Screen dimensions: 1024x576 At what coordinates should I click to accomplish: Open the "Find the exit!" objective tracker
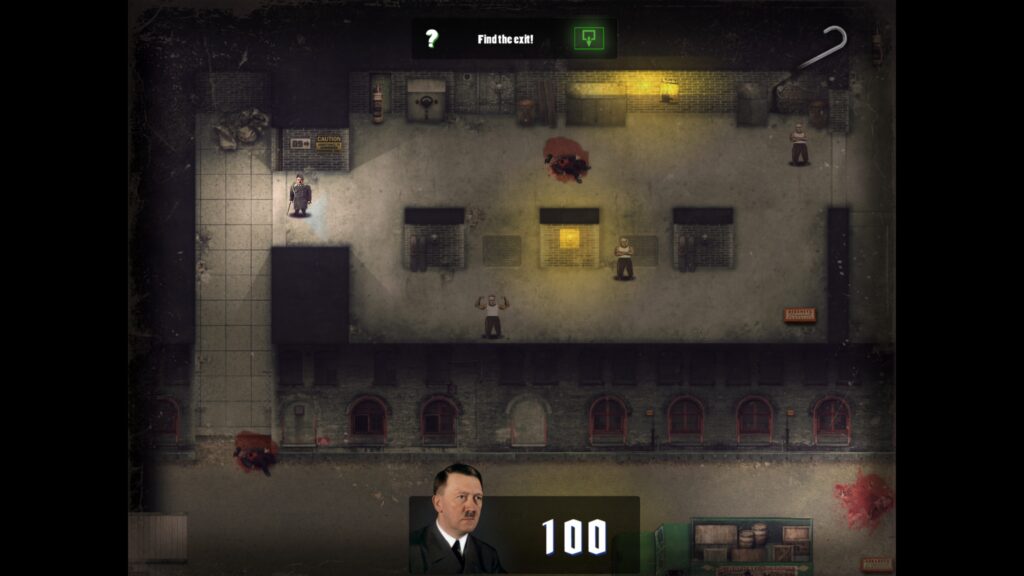(505, 39)
